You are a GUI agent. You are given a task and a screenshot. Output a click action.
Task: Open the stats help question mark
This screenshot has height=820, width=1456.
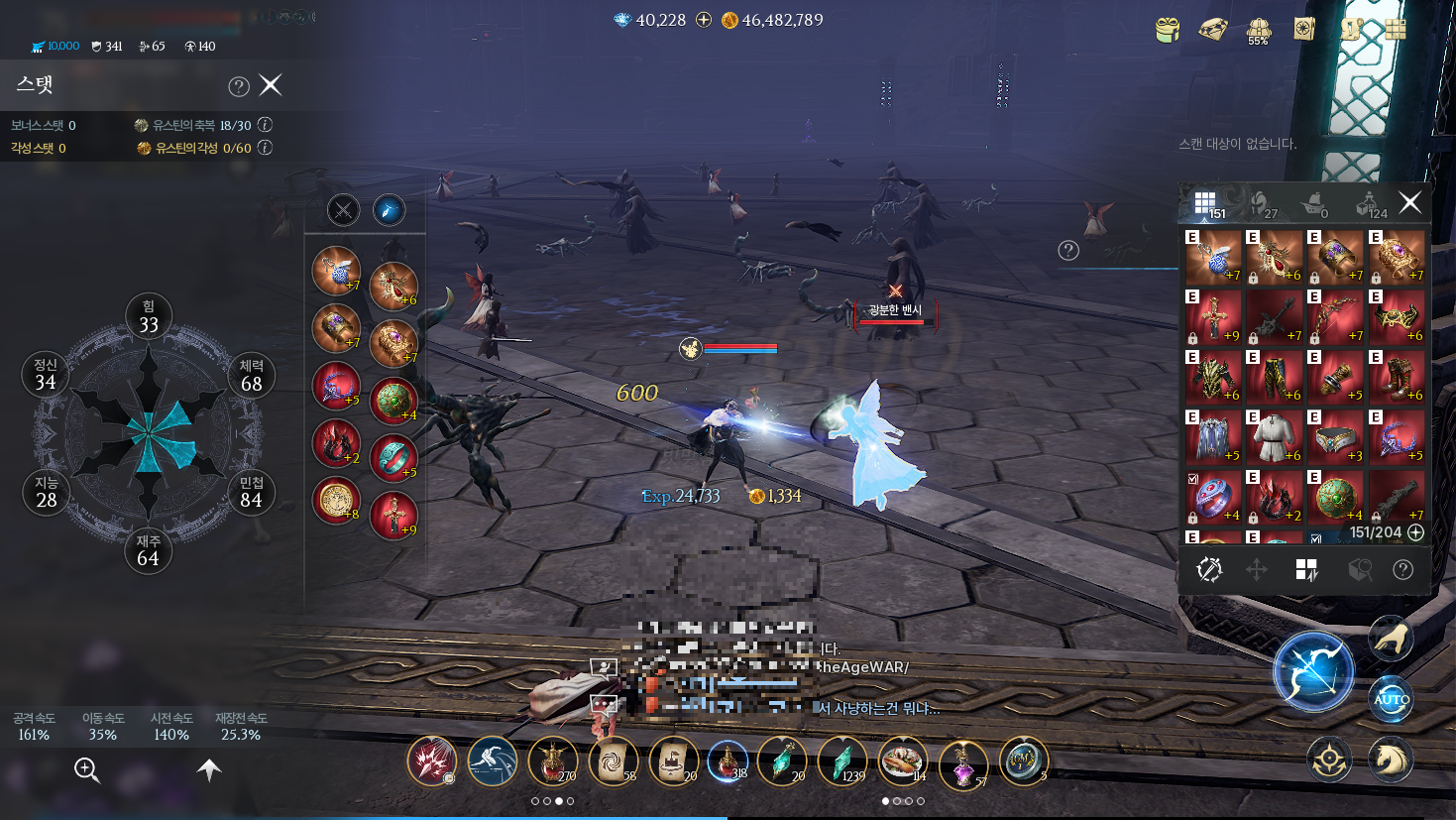point(238,86)
